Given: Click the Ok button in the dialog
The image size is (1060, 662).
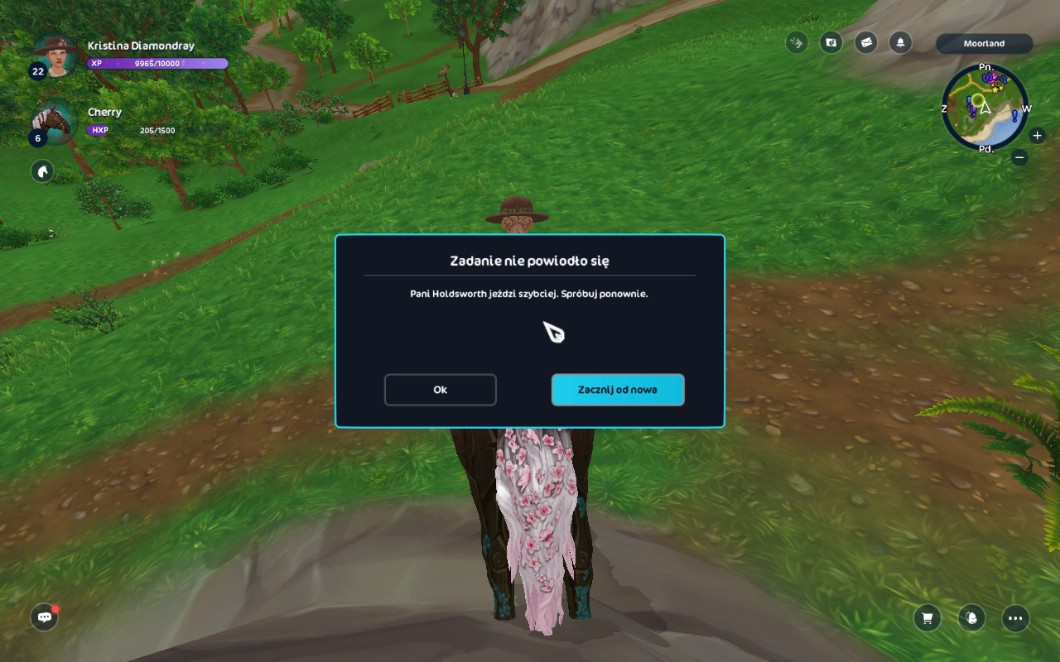Looking at the screenshot, I should pos(440,390).
